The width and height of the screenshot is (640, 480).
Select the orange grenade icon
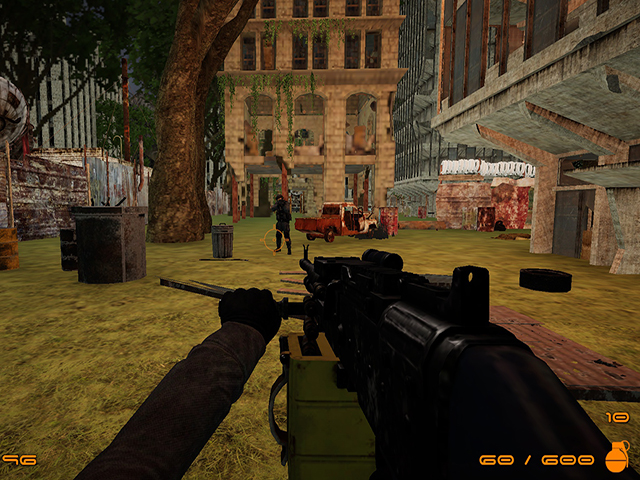pos(617,456)
